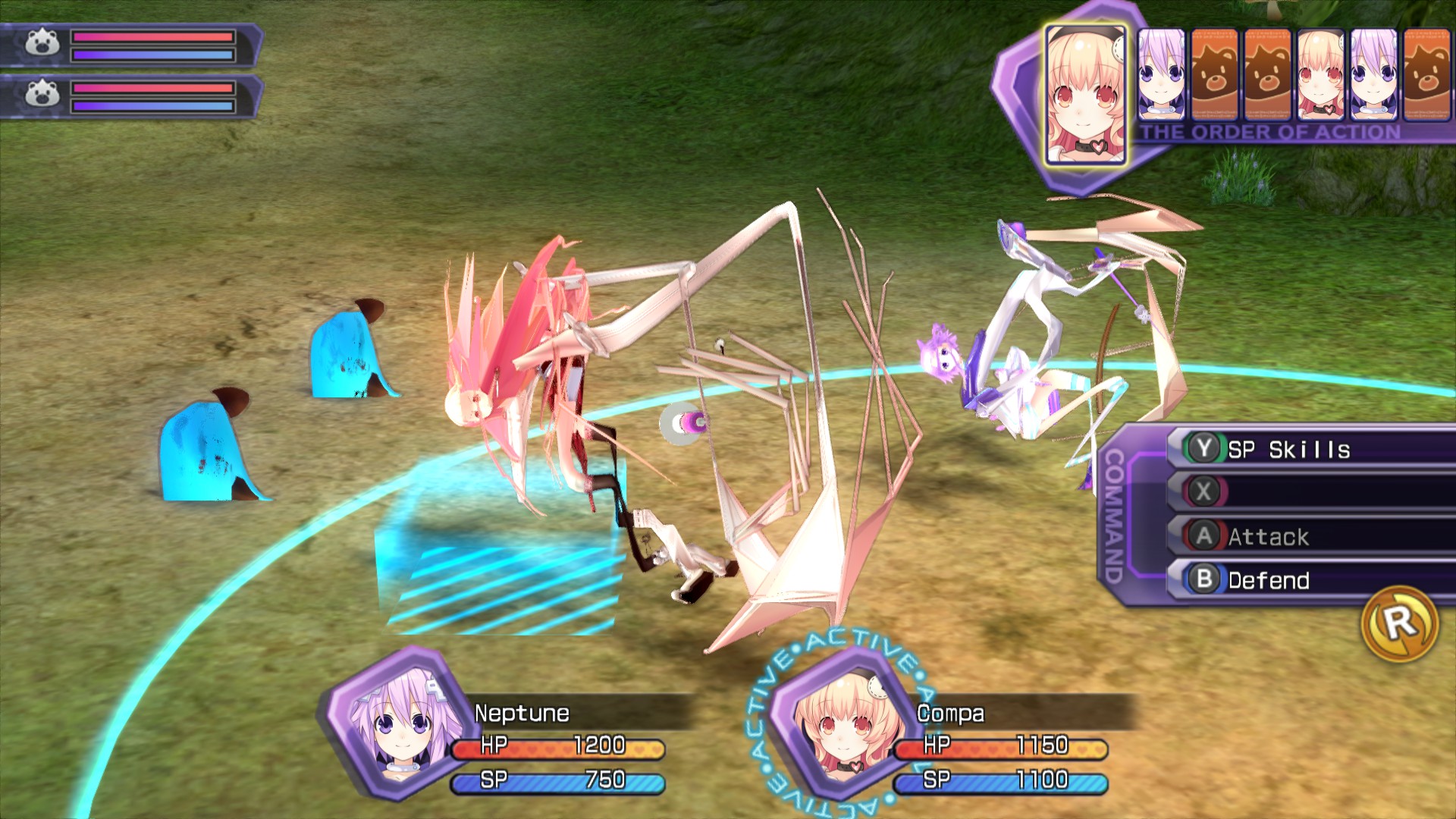Click Neptune's party portrait
Viewport: 1456px width, 819px height.
(396, 724)
